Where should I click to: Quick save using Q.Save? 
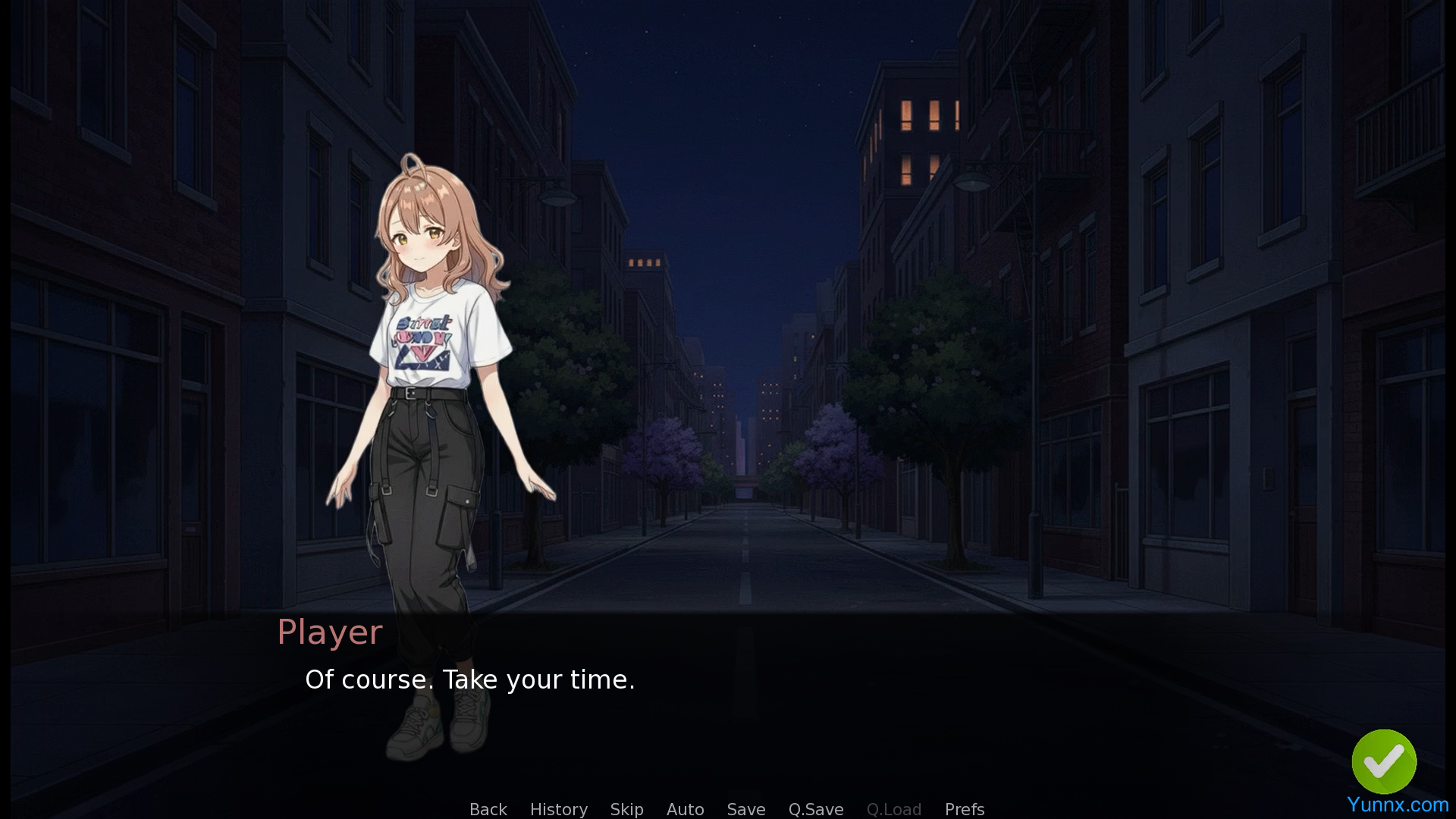pyautogui.click(x=815, y=809)
